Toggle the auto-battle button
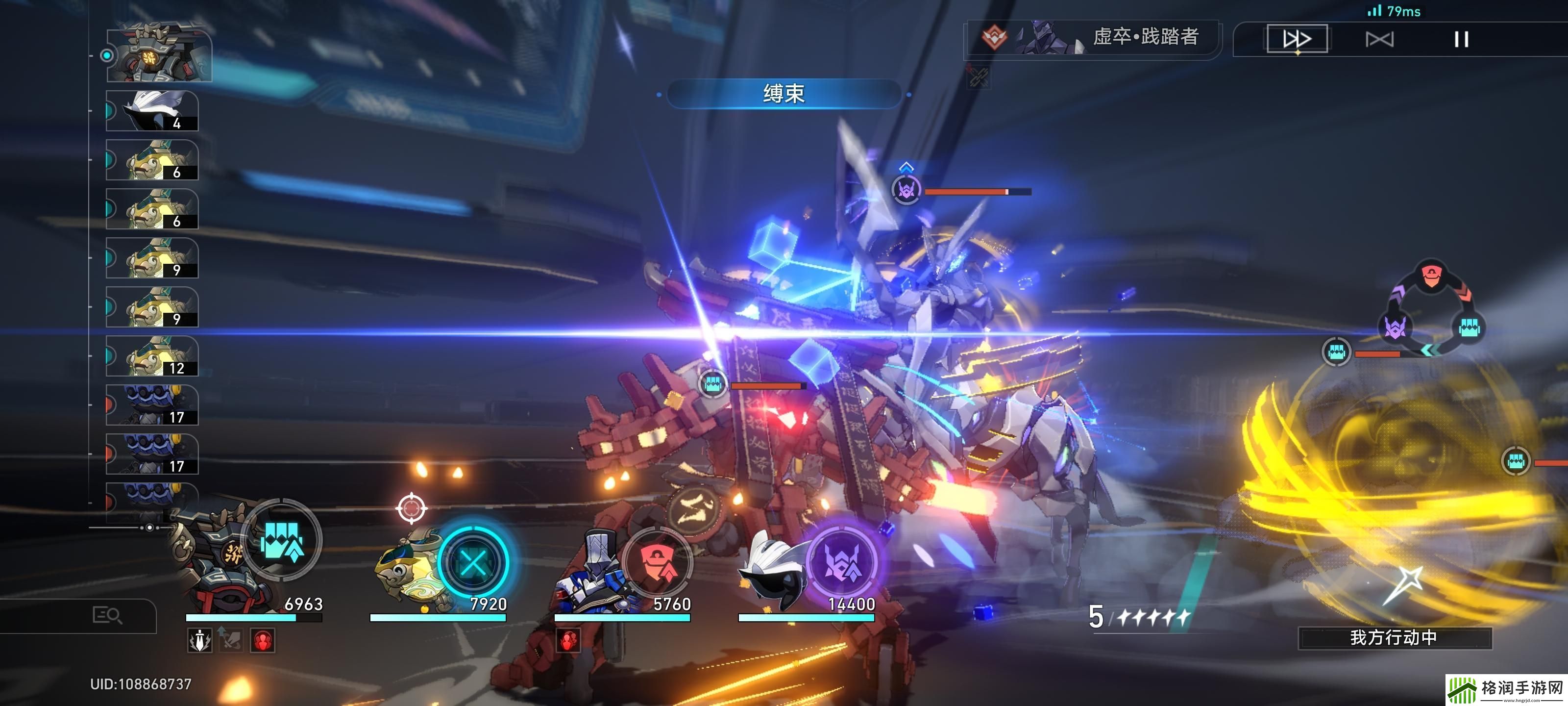 coord(1379,40)
